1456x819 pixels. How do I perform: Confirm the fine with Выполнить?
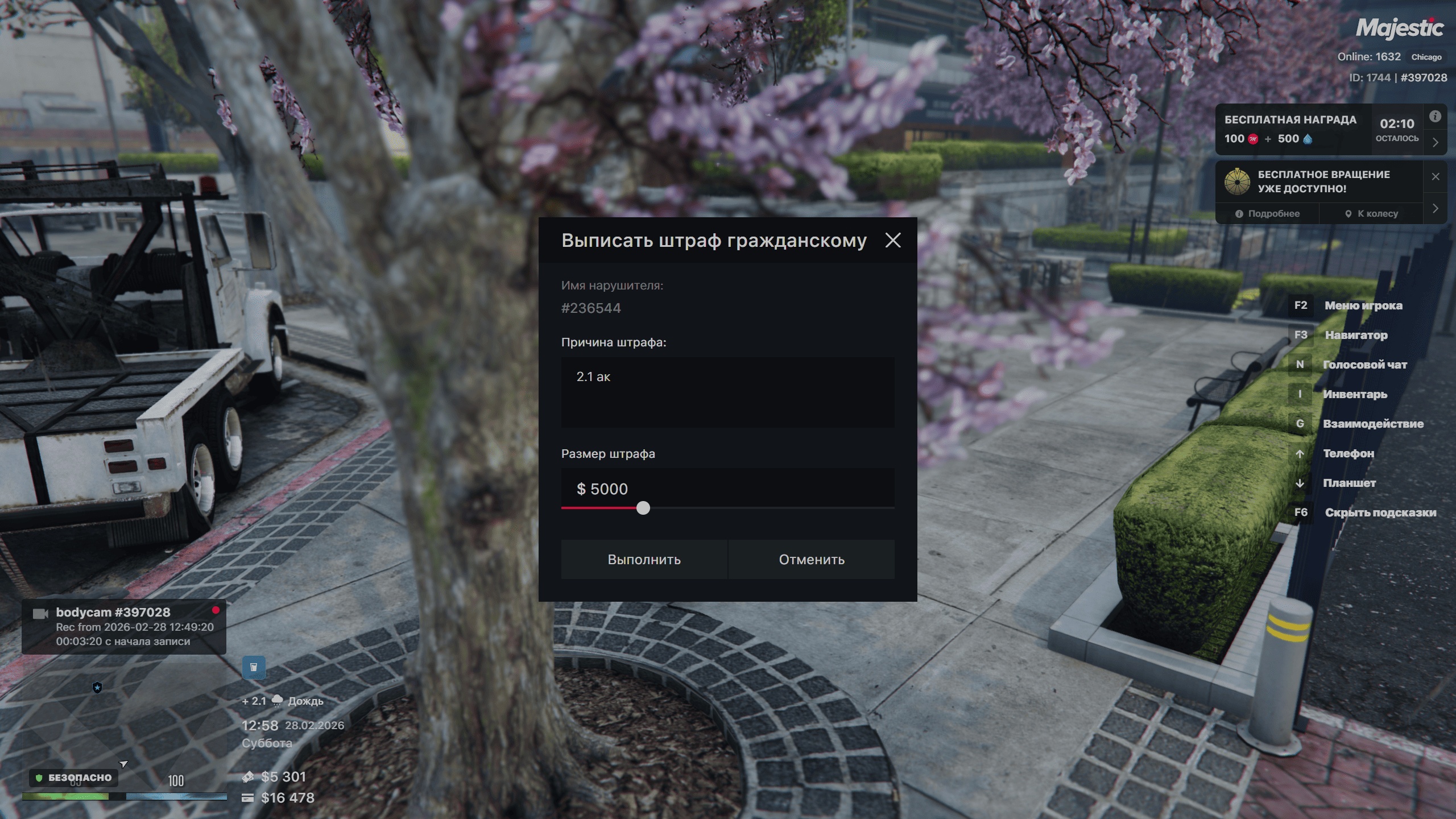(x=644, y=560)
